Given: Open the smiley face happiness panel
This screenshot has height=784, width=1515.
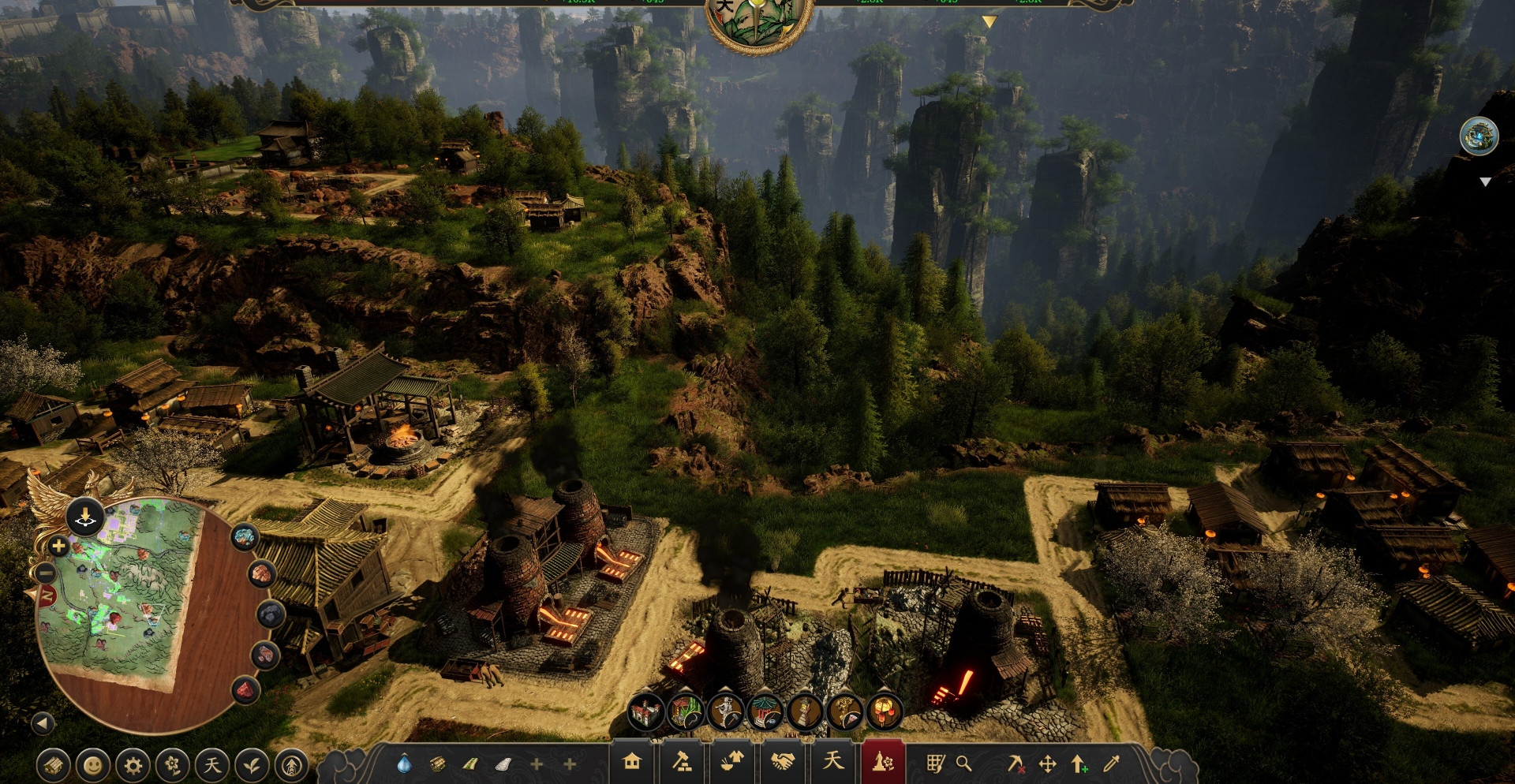Looking at the screenshot, I should (x=93, y=764).
